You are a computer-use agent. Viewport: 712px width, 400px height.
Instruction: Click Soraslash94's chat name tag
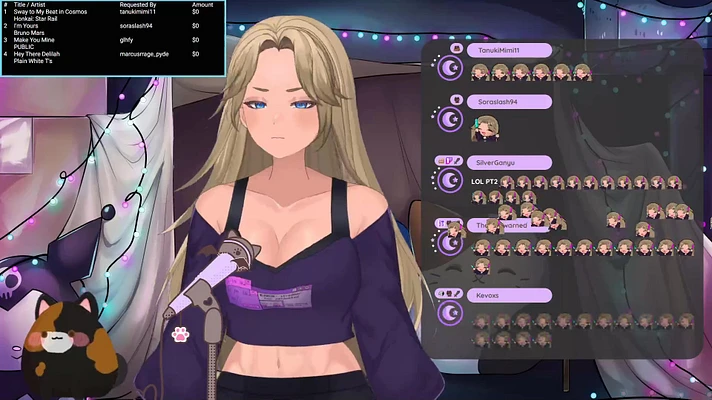tap(508, 101)
